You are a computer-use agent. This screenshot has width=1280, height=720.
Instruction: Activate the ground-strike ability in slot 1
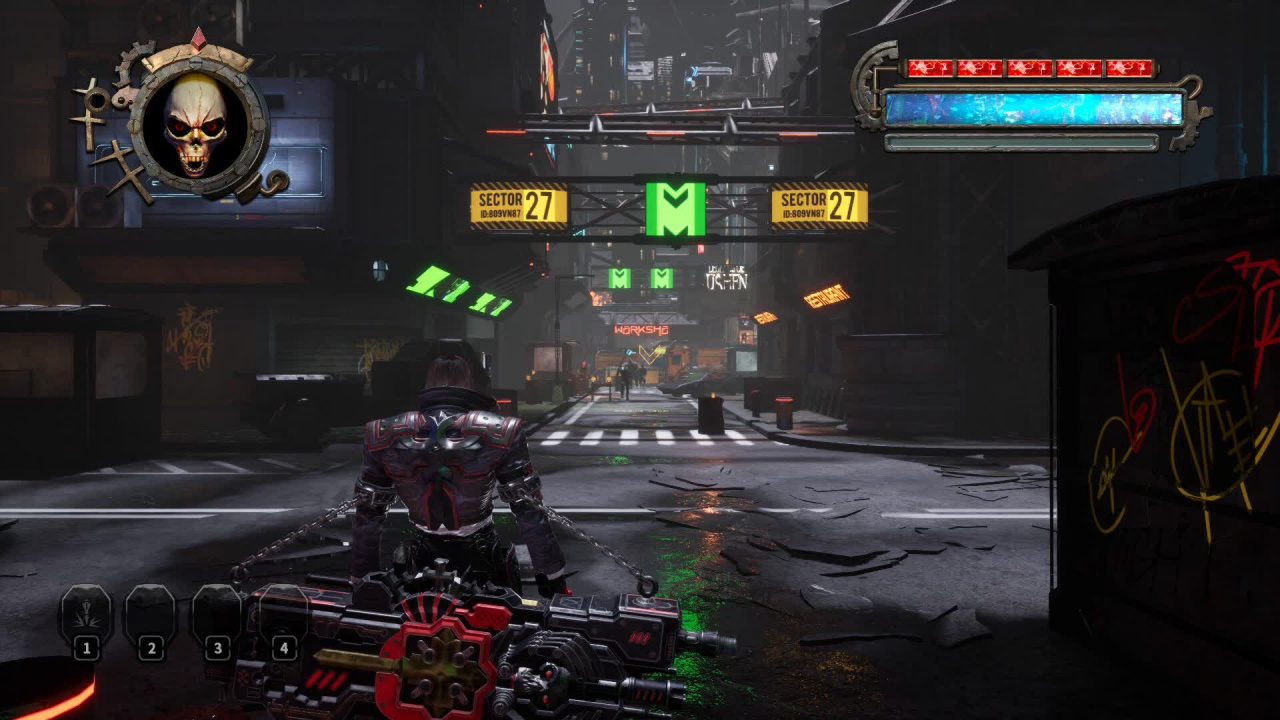86,613
